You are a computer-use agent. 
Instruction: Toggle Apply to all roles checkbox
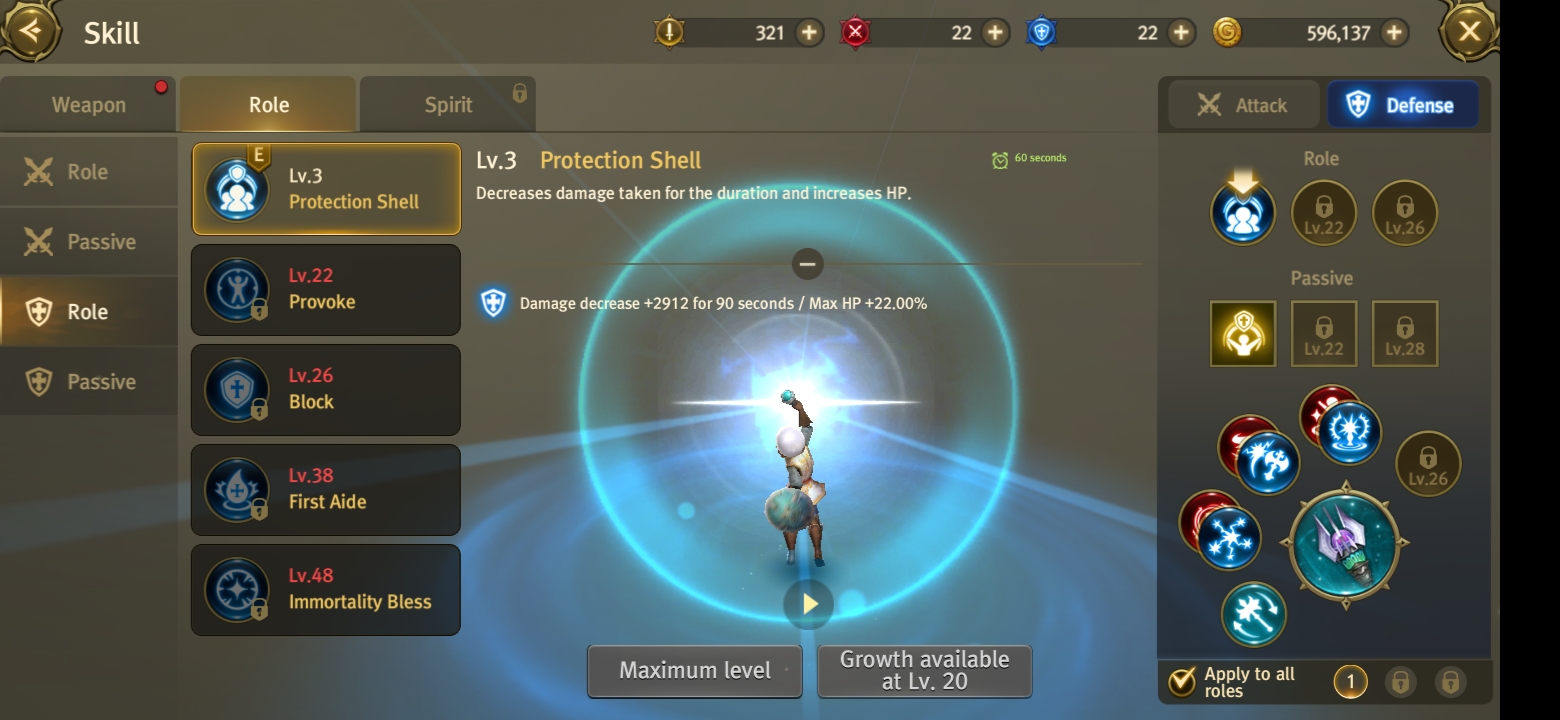click(x=1182, y=682)
